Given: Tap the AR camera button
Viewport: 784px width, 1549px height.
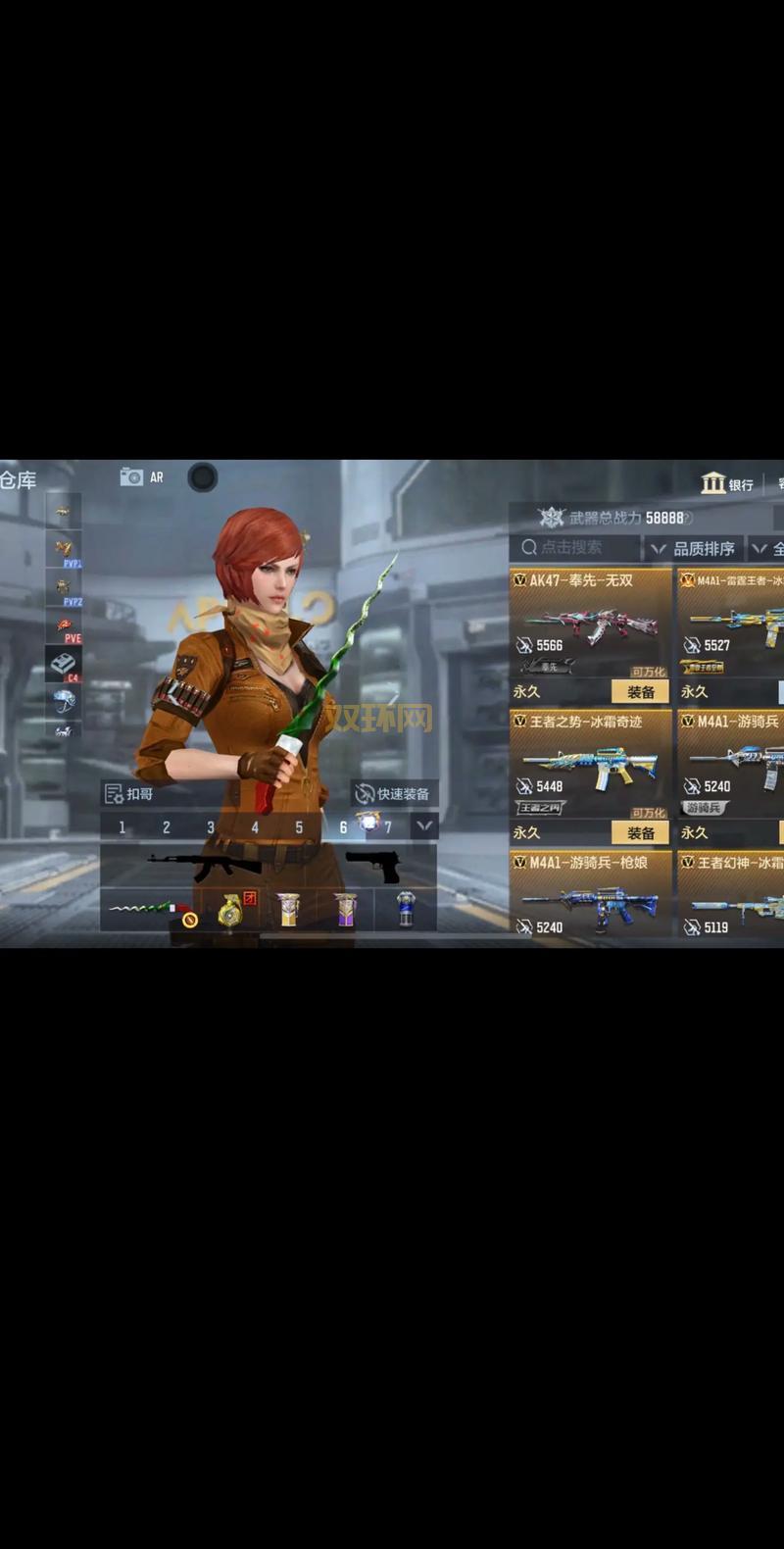Looking at the screenshot, I should coord(142,477).
